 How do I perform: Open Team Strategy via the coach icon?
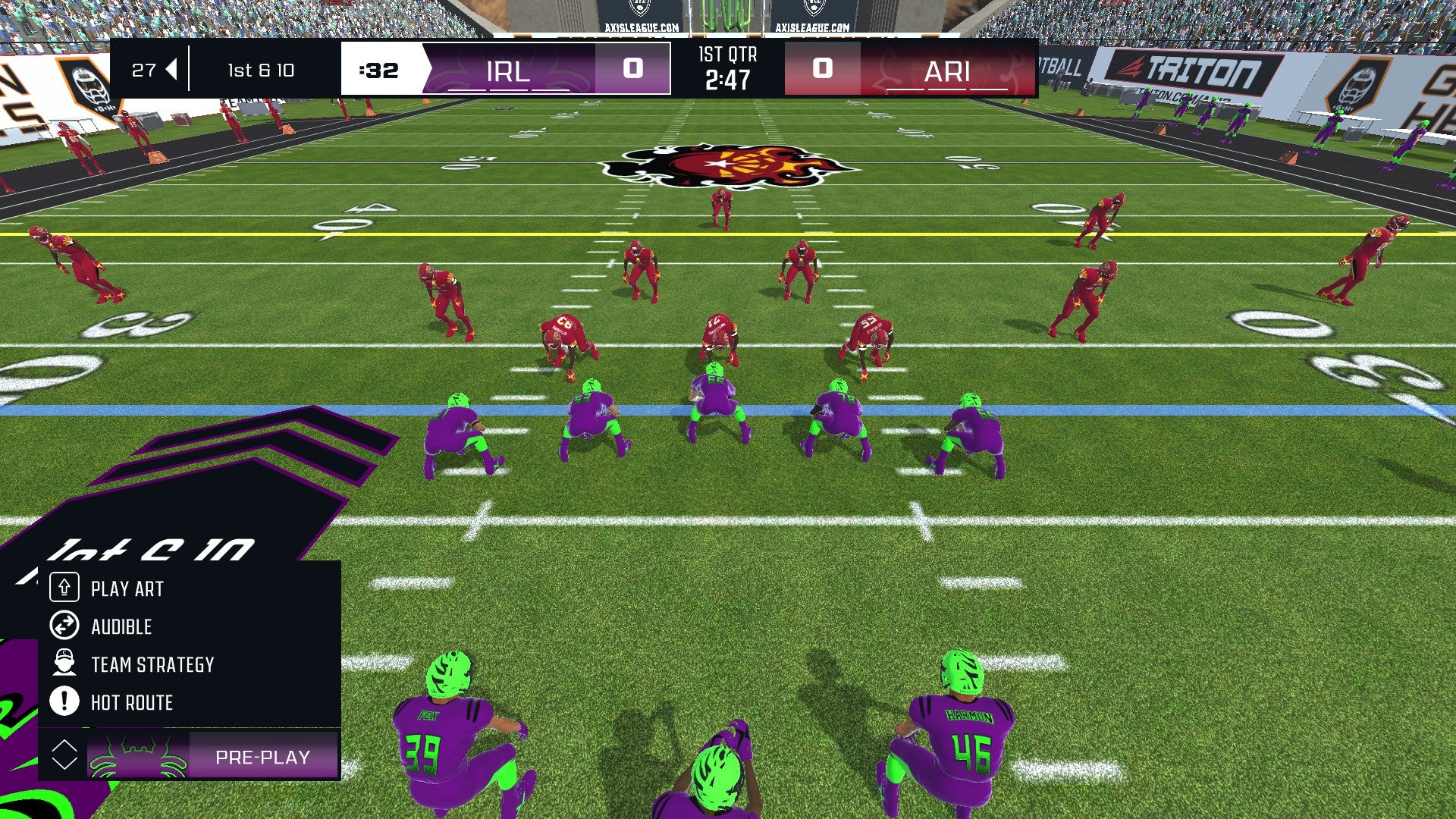[x=65, y=664]
